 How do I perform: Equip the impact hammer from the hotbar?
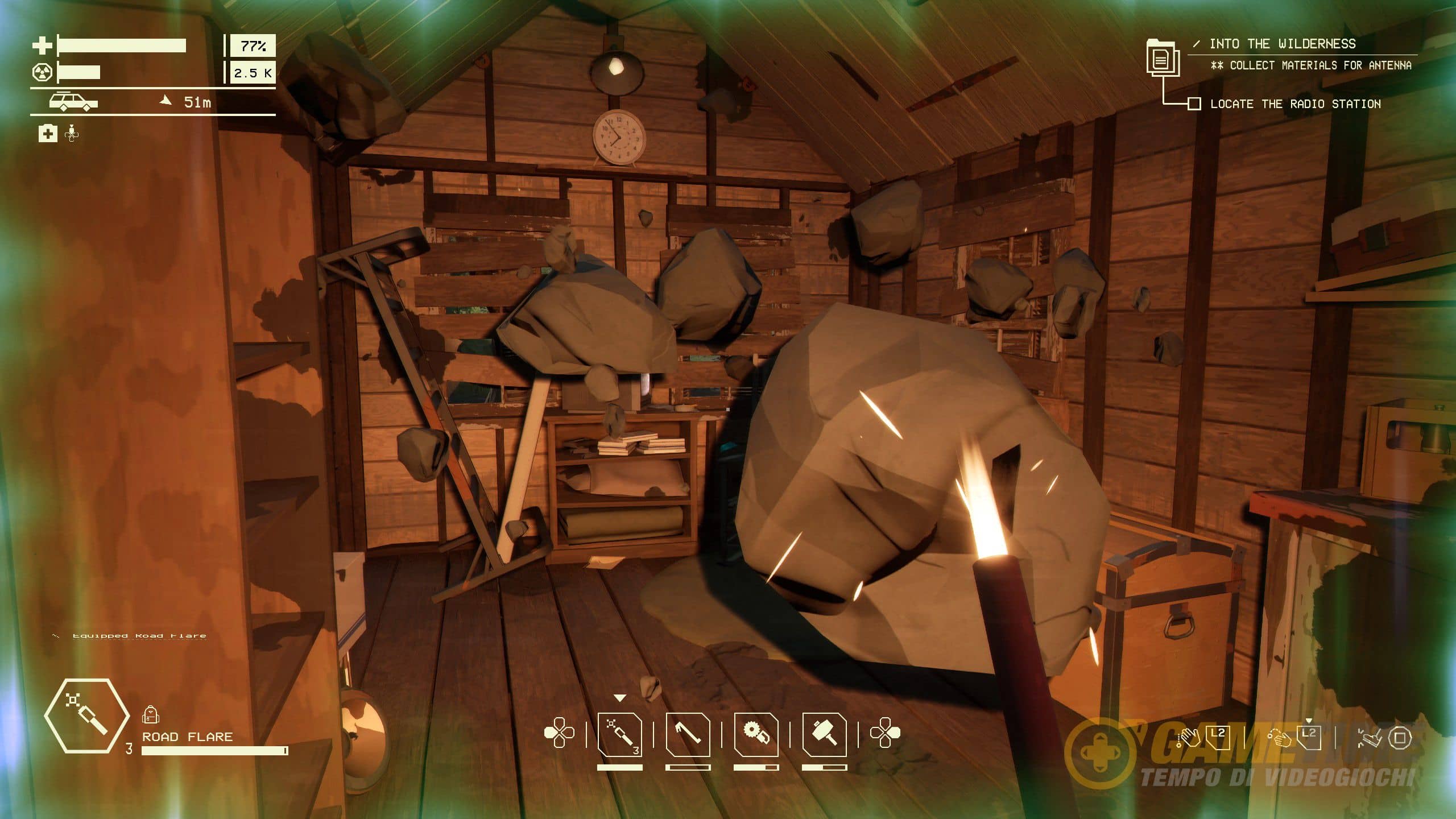pos(824,735)
